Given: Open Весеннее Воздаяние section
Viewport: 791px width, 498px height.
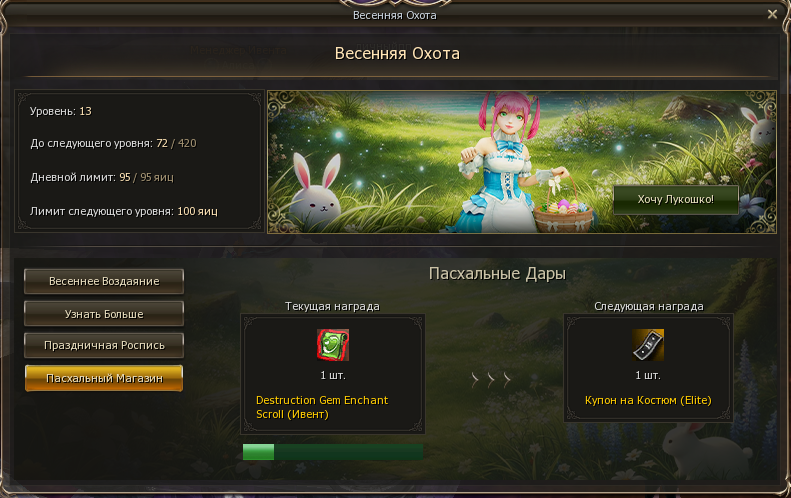Looking at the screenshot, I should click(x=104, y=281).
